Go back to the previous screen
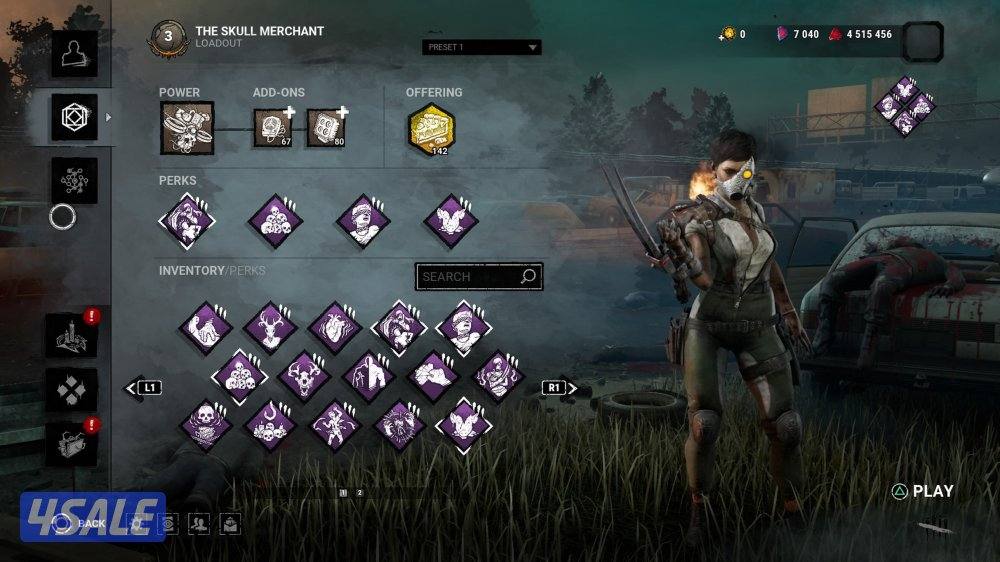Screen dimensions: 1000x562 point(80,523)
